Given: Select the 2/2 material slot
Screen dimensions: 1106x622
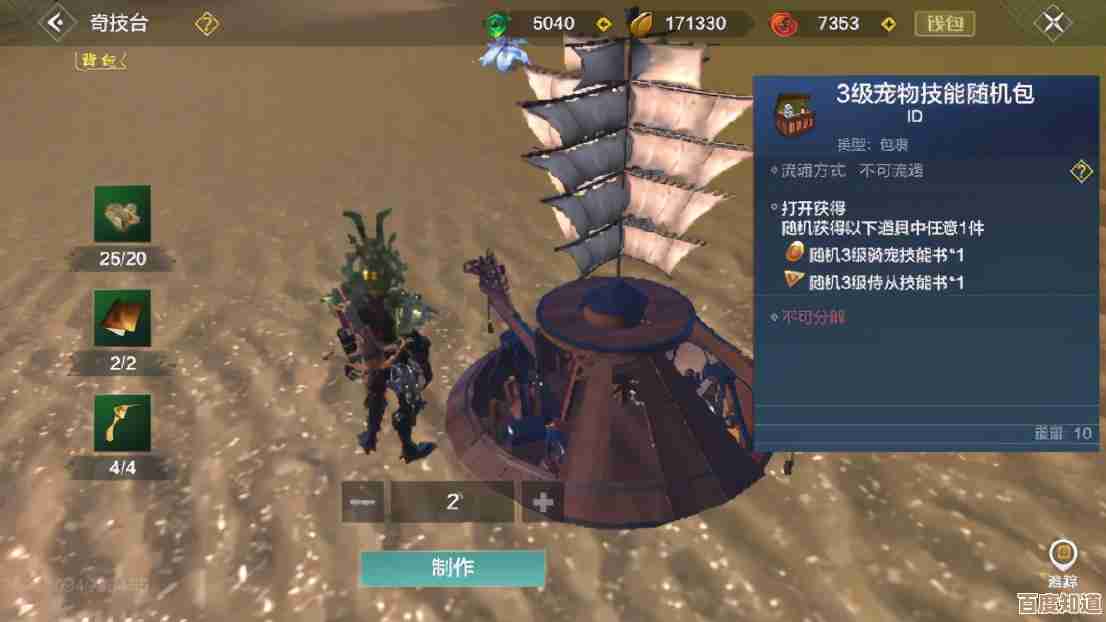Looking at the screenshot, I should click(x=123, y=318).
